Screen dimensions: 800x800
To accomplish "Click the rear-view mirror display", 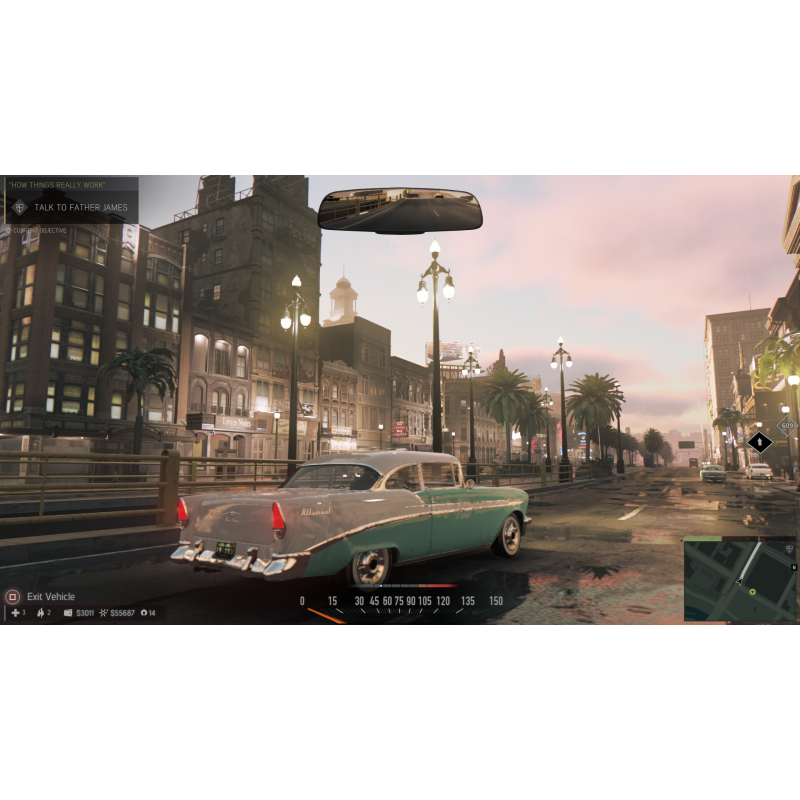I will pos(400,210).
